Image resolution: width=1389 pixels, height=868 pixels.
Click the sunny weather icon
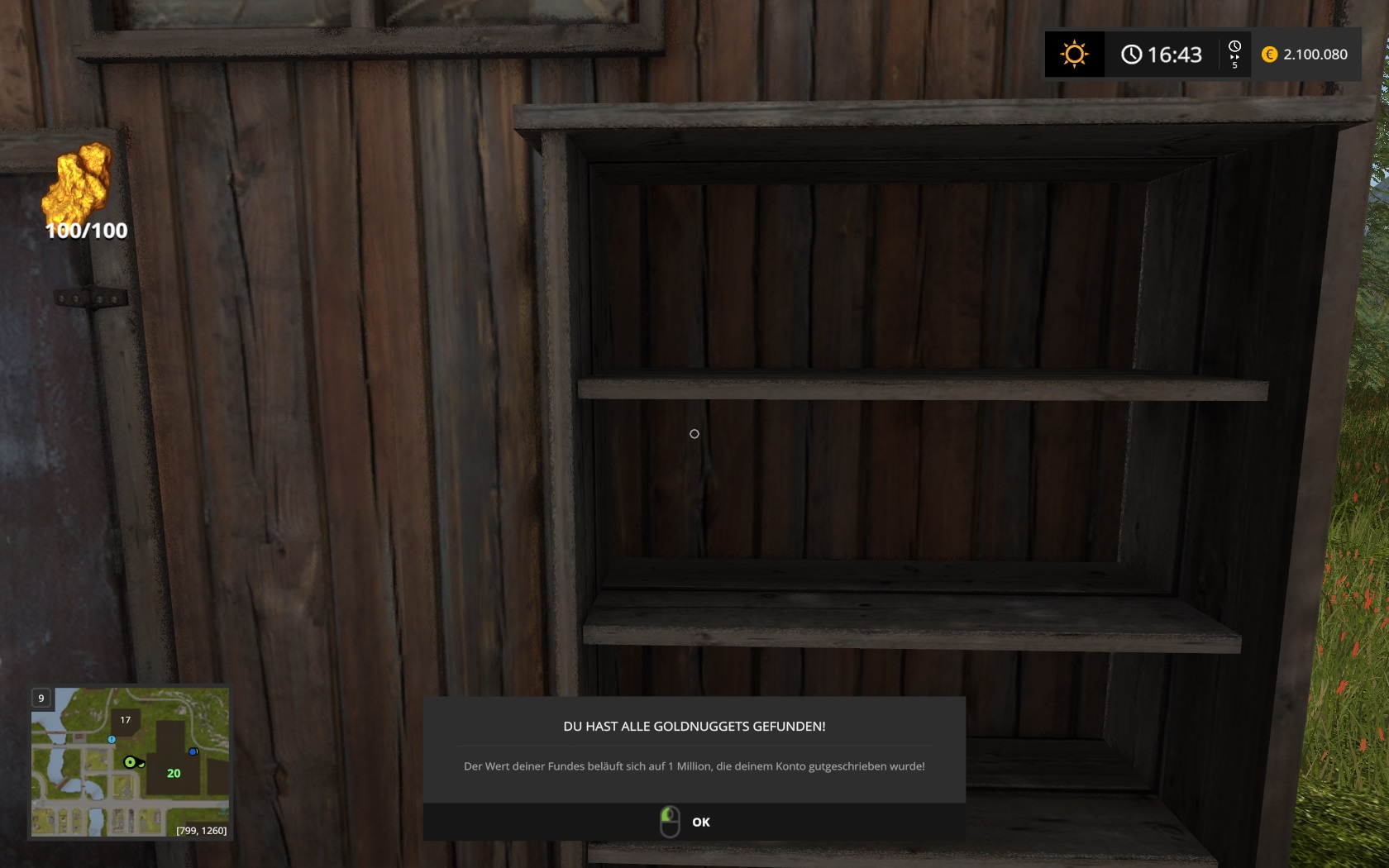pyautogui.click(x=1074, y=55)
